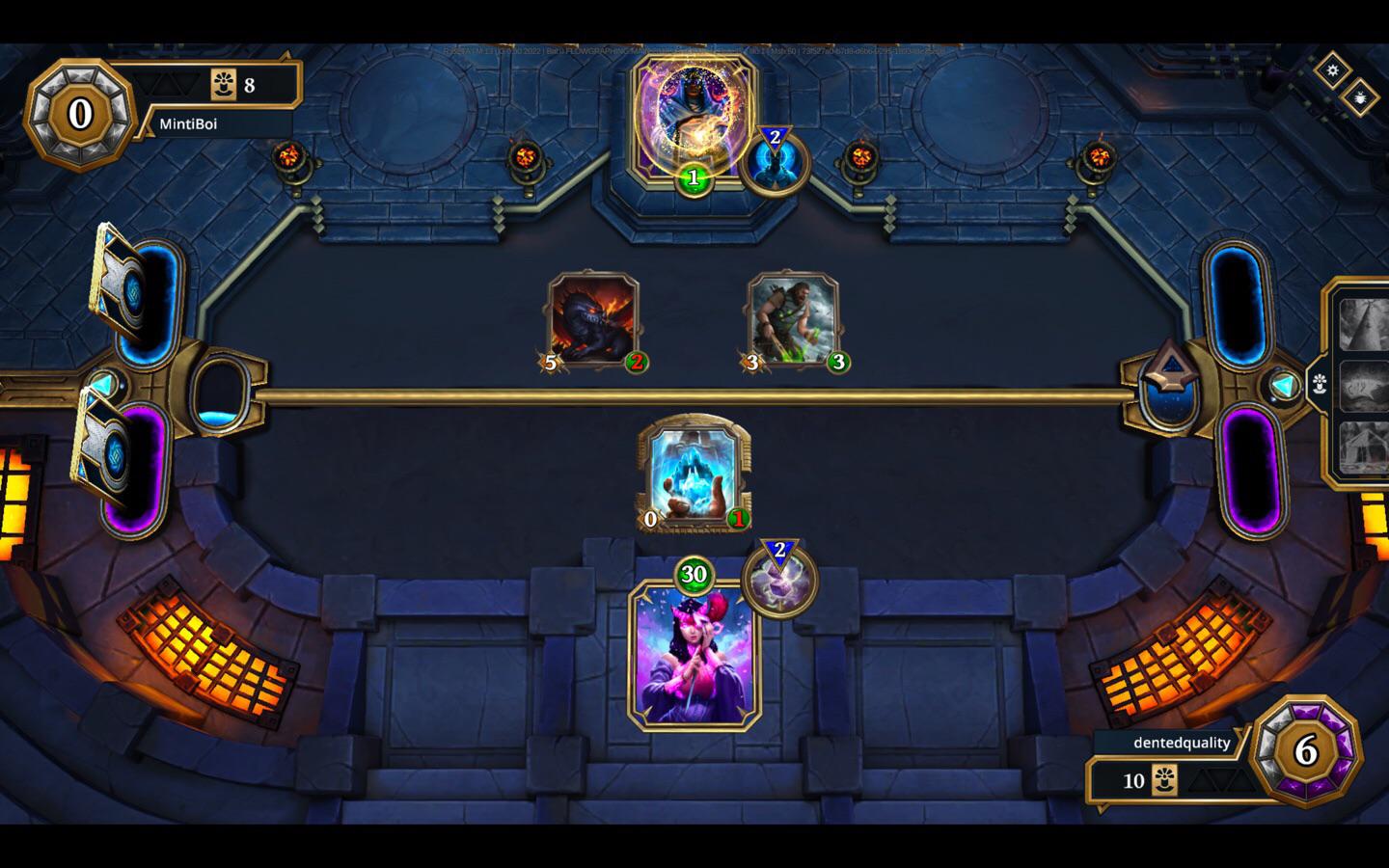Open the settings gear icon
This screenshot has height=868, width=1389.
(1334, 68)
